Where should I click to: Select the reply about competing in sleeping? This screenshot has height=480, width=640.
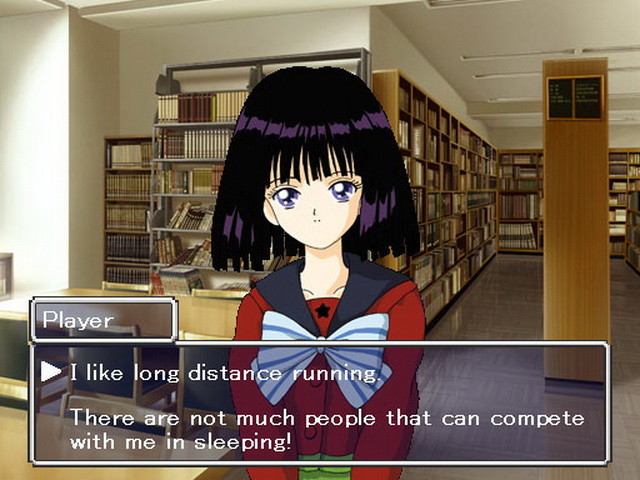click(x=326, y=428)
